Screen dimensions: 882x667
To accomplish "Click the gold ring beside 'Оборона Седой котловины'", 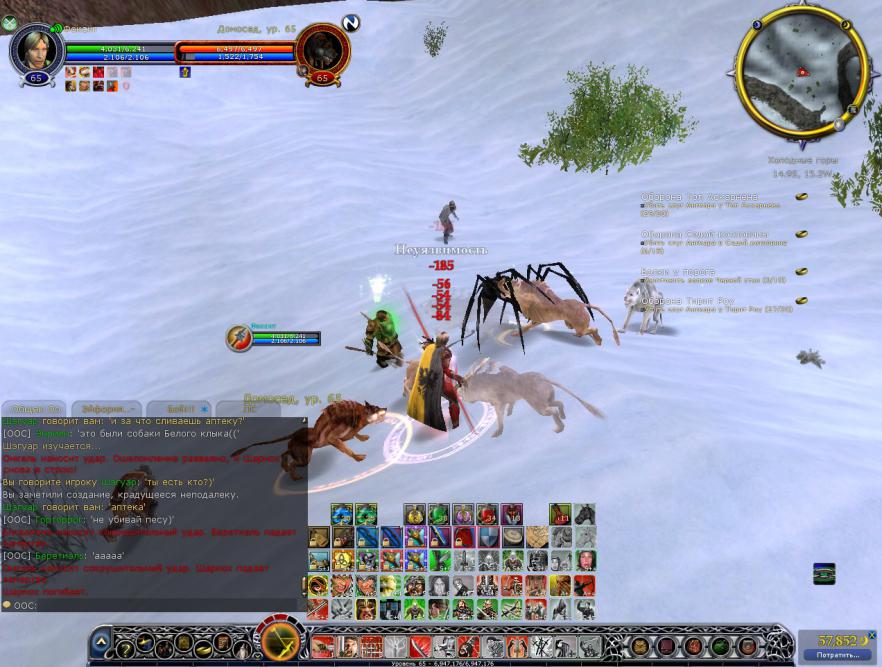I will click(x=801, y=234).
